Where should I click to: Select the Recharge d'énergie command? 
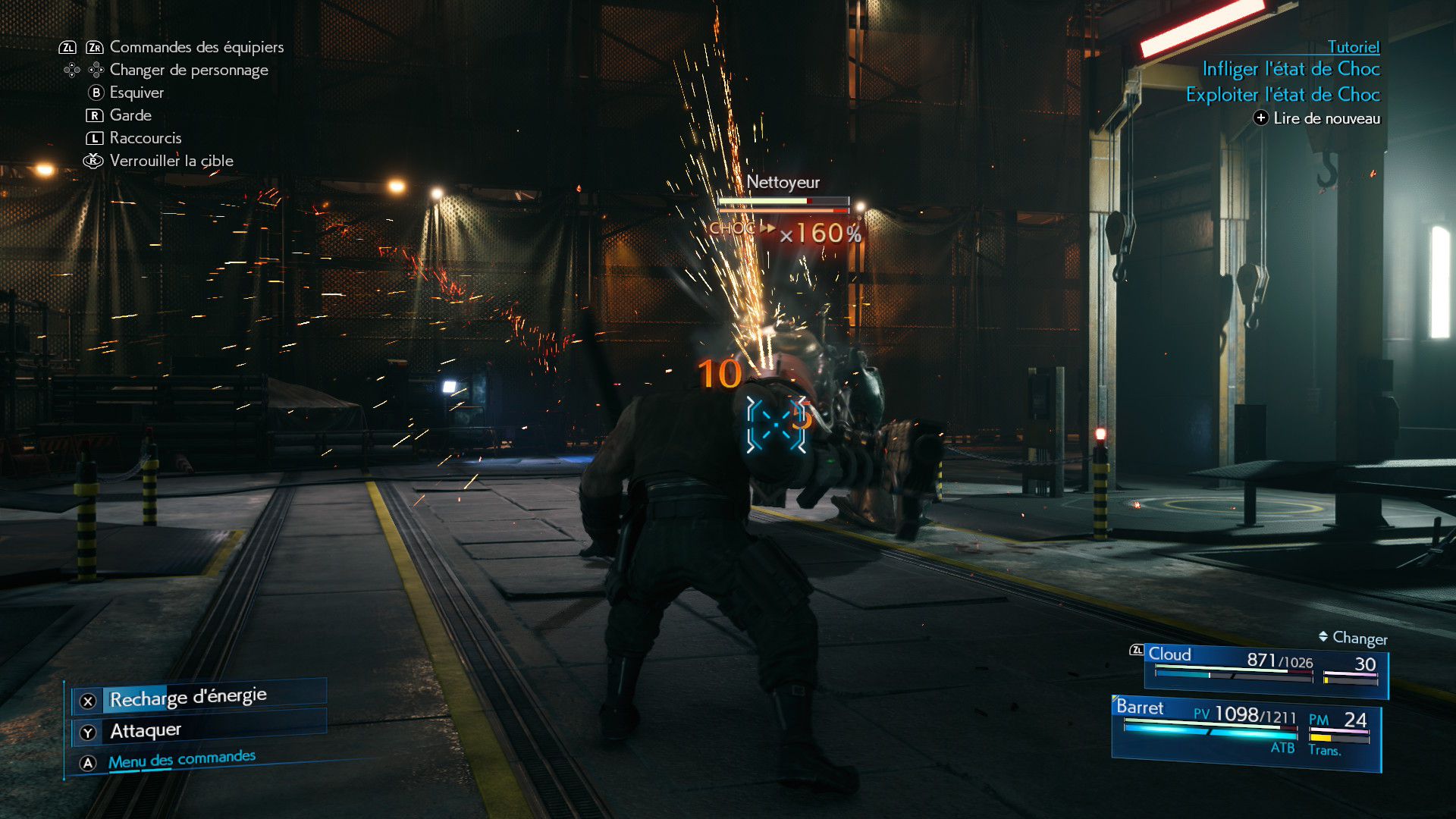coord(188,698)
